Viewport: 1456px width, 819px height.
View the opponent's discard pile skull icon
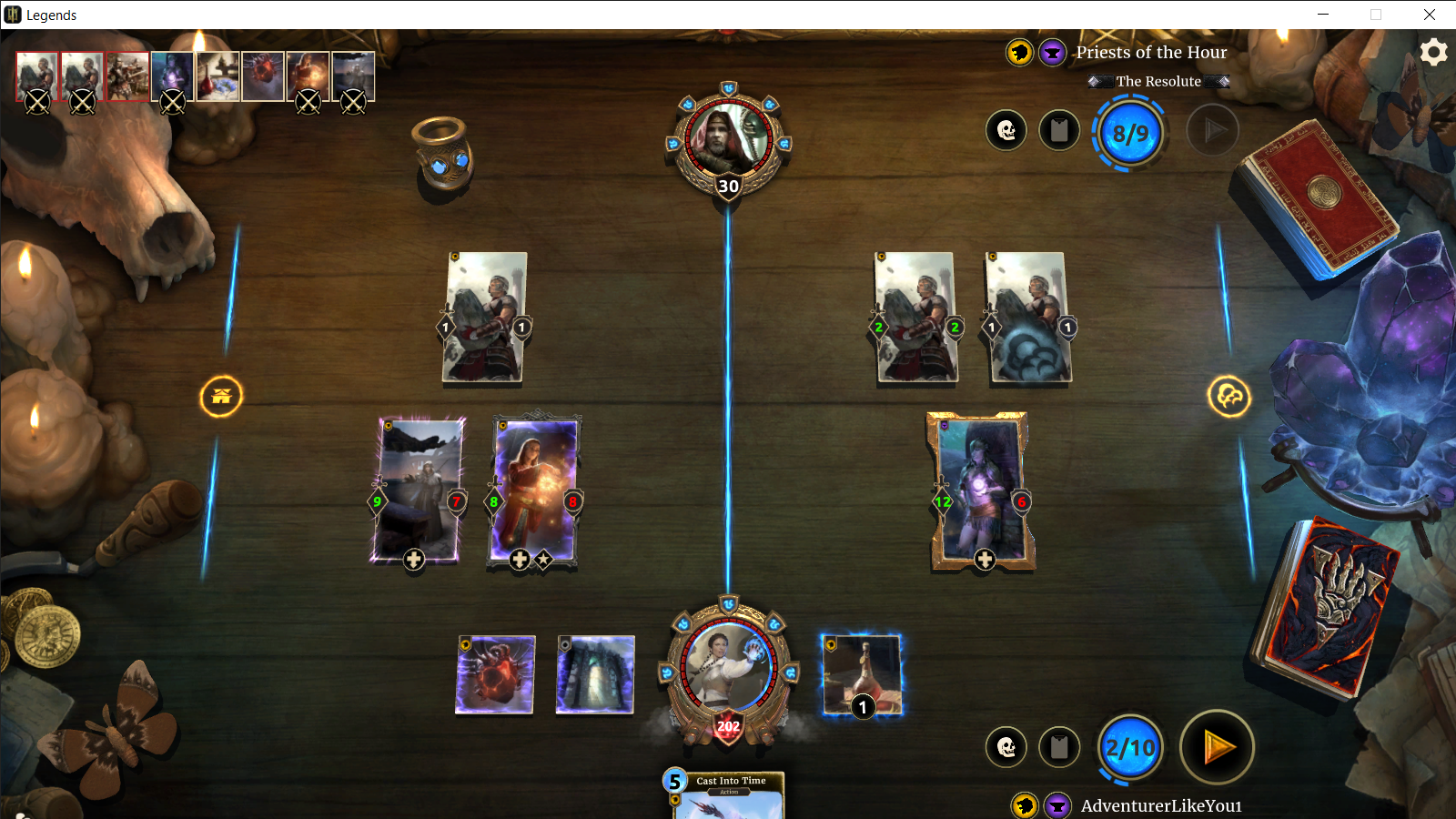point(1006,131)
